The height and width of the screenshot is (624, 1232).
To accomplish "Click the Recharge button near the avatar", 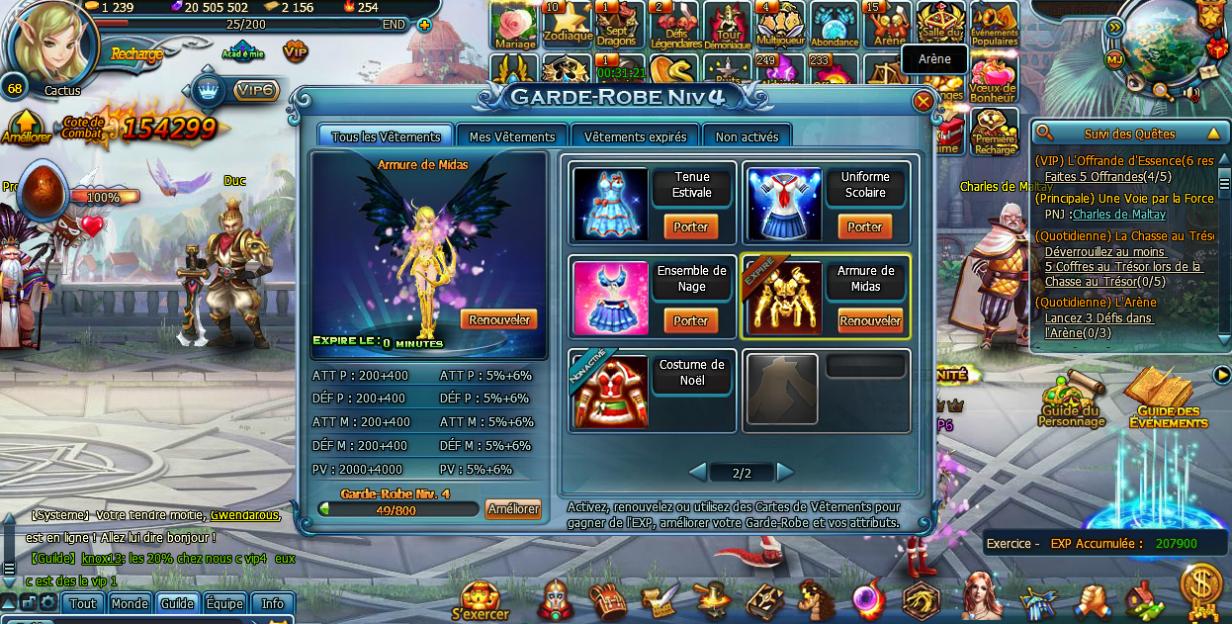I will click(x=136, y=54).
